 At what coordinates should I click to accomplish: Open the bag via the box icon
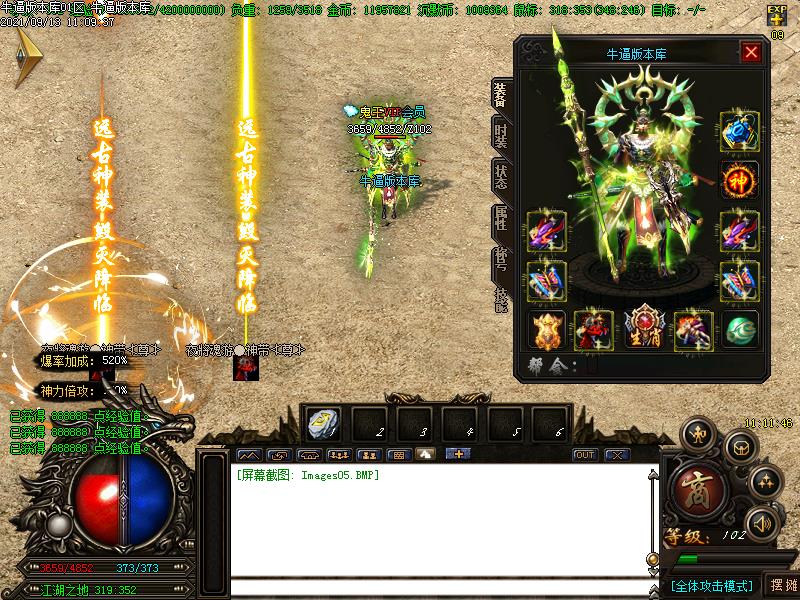tap(739, 446)
